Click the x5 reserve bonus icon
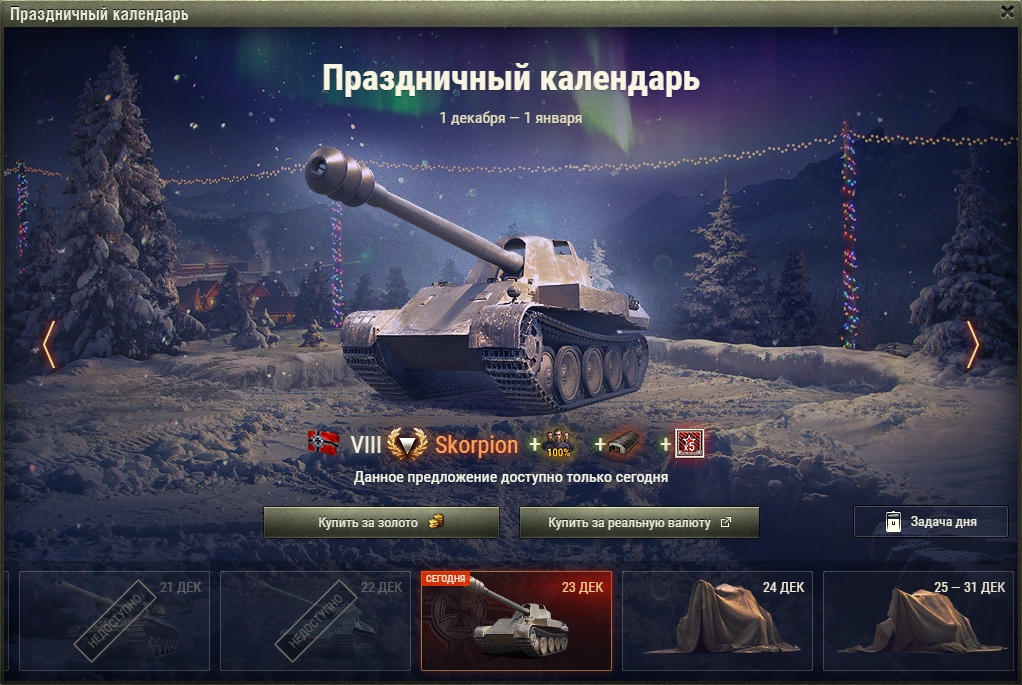The height and width of the screenshot is (685, 1022). click(x=687, y=444)
